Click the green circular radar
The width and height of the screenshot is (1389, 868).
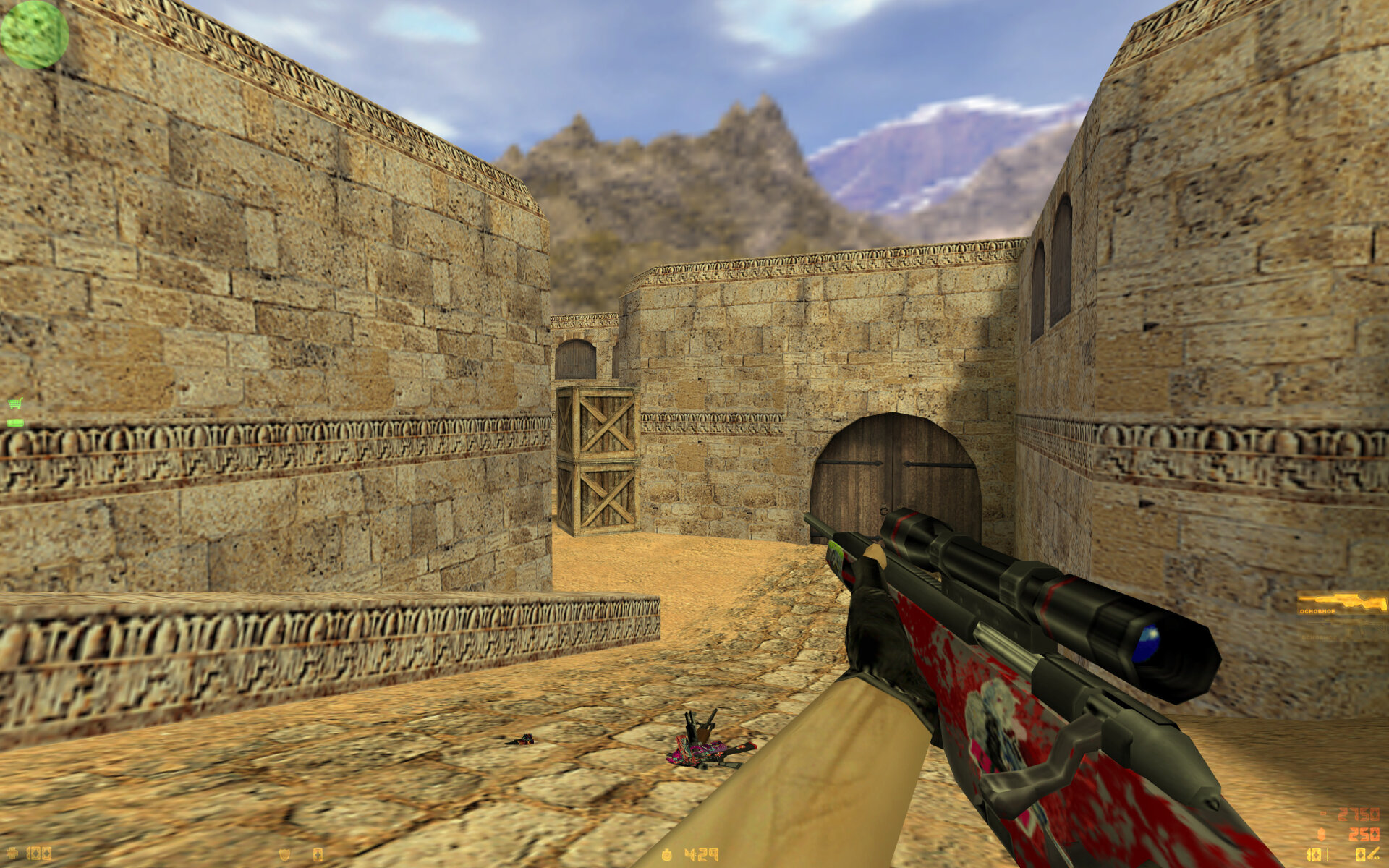click(x=34, y=34)
